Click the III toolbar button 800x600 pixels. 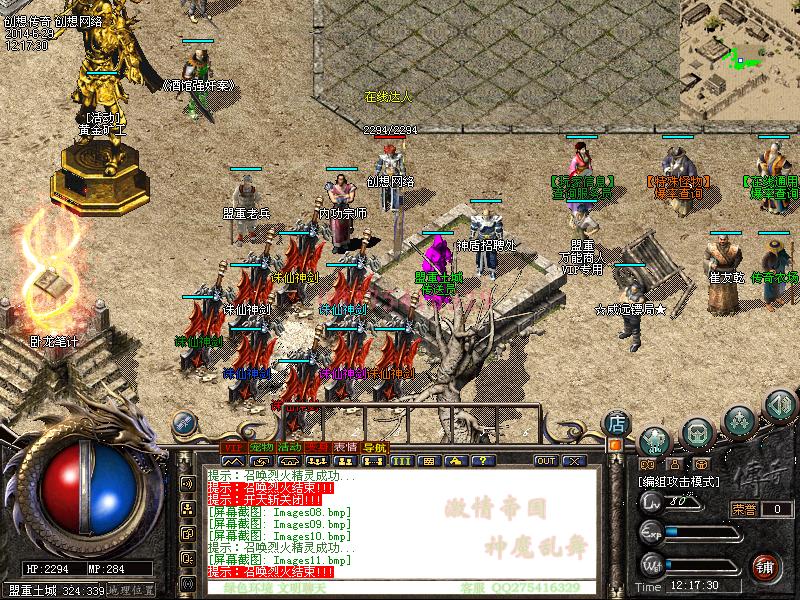[x=401, y=461]
